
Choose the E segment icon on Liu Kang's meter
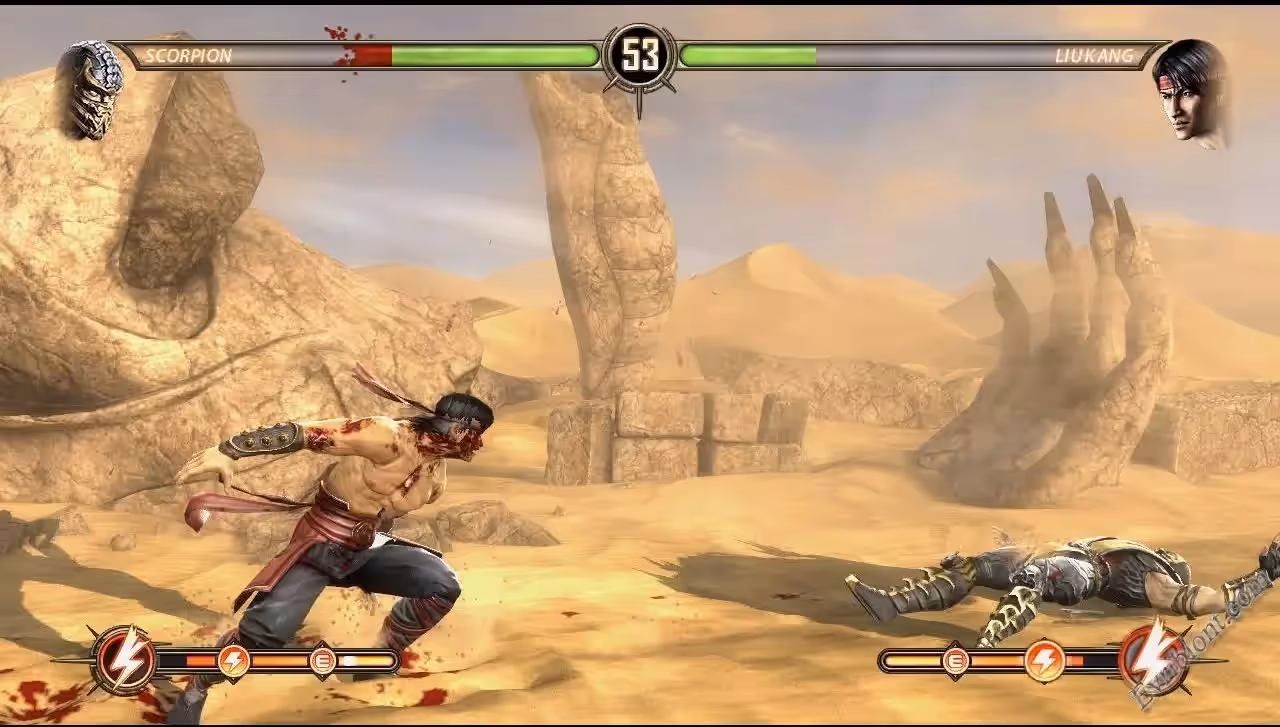pos(956,660)
